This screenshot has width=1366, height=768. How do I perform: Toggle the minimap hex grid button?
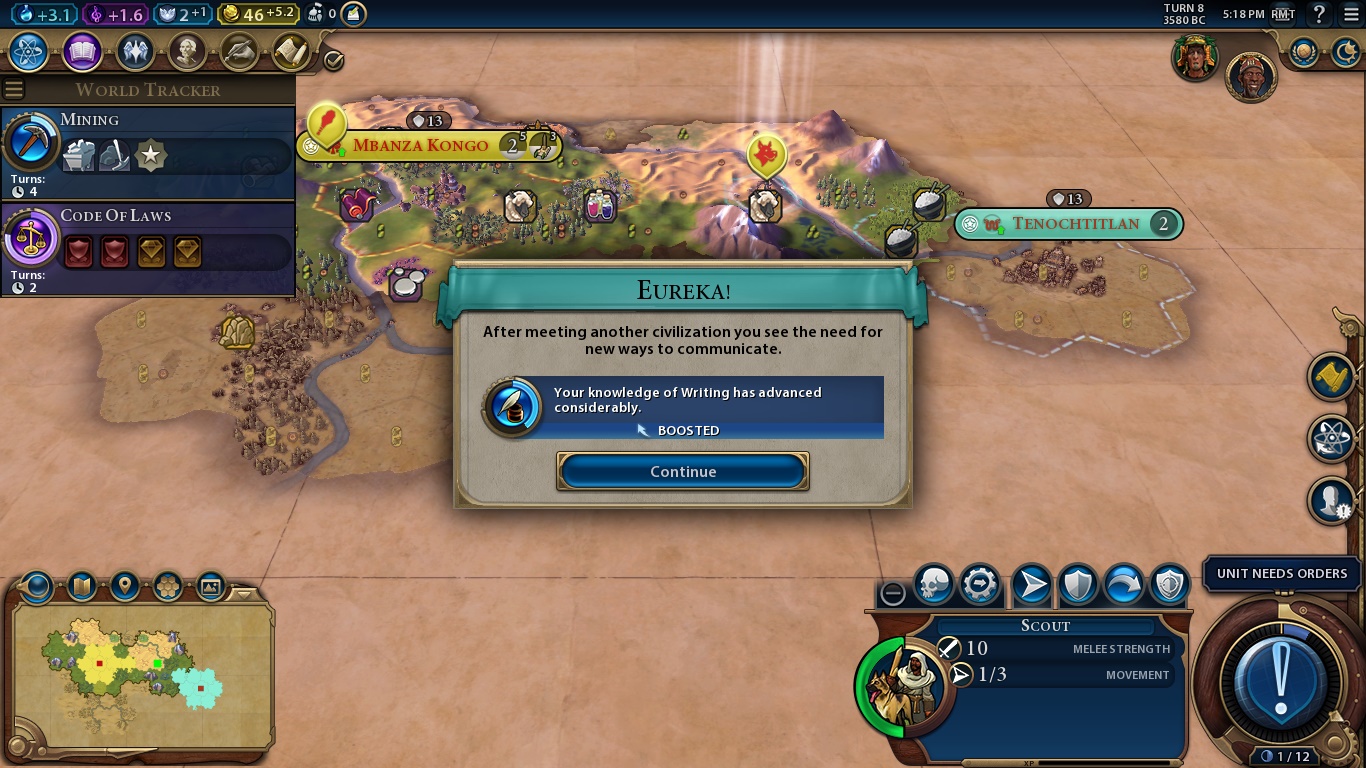coord(167,585)
